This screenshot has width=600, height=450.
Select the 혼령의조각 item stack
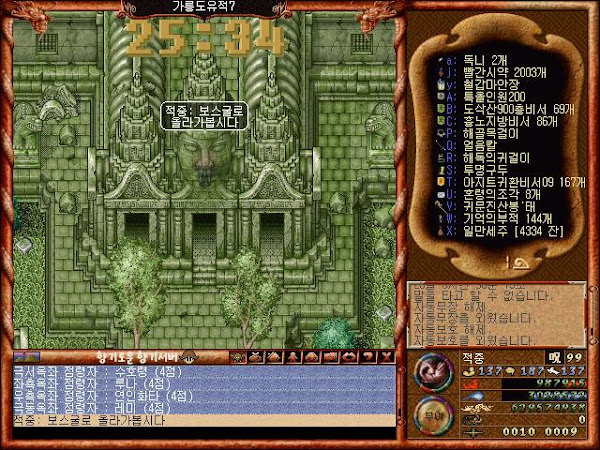pyautogui.click(x=492, y=194)
